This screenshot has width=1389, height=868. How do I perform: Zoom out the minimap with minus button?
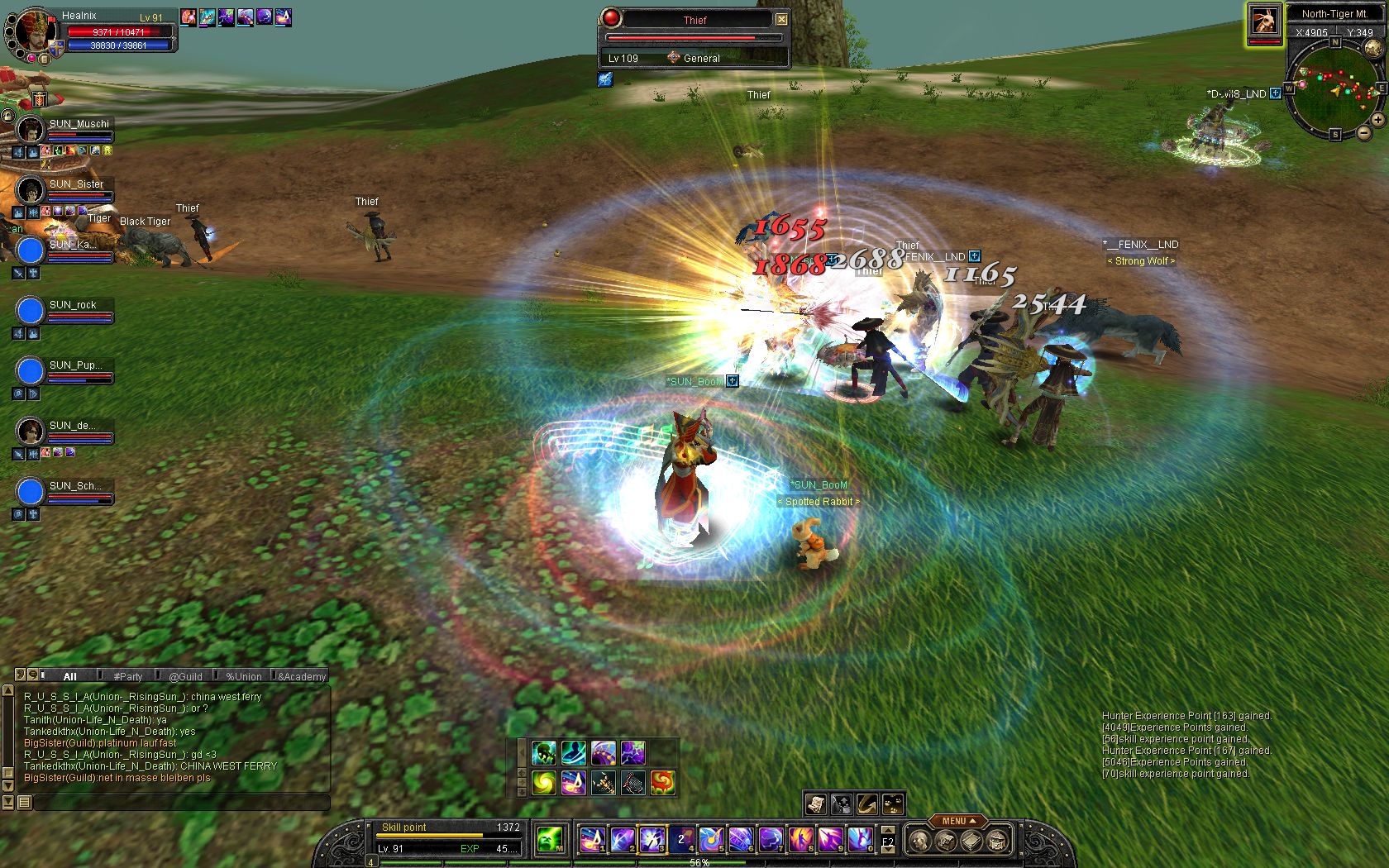[x=1363, y=133]
